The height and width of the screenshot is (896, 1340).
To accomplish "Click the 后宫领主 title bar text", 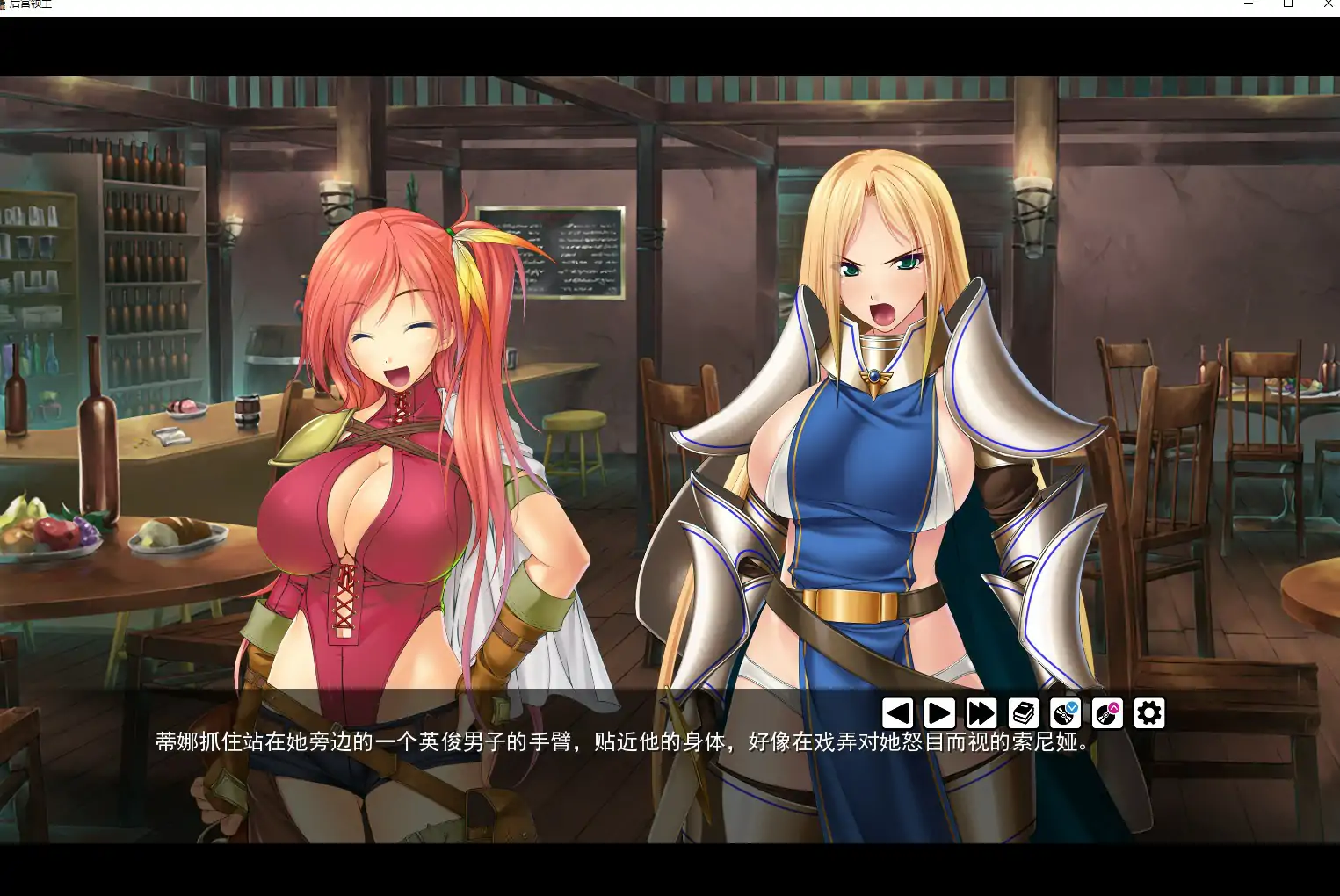I will click(x=37, y=4).
